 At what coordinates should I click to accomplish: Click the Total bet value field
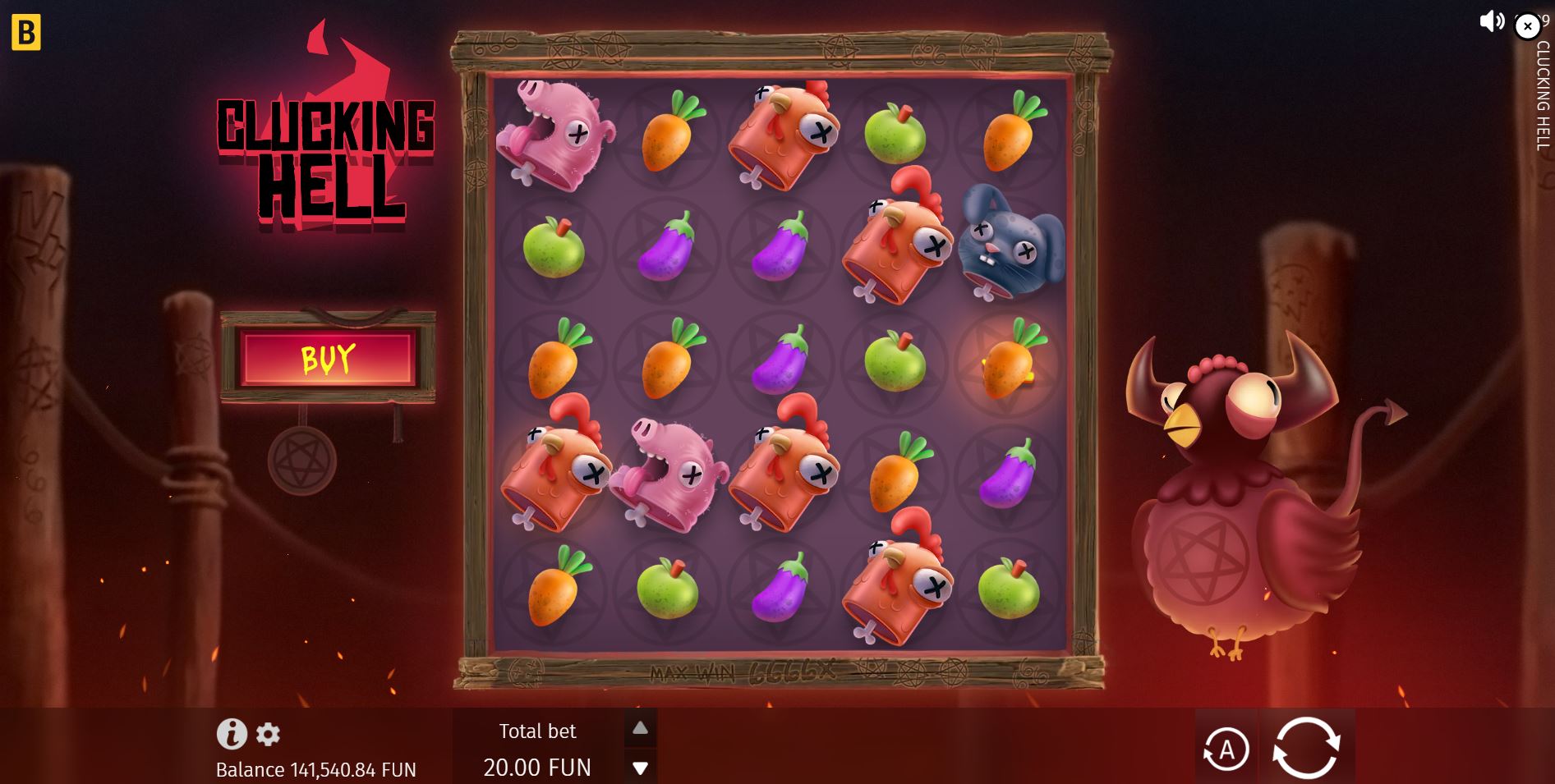tap(537, 767)
